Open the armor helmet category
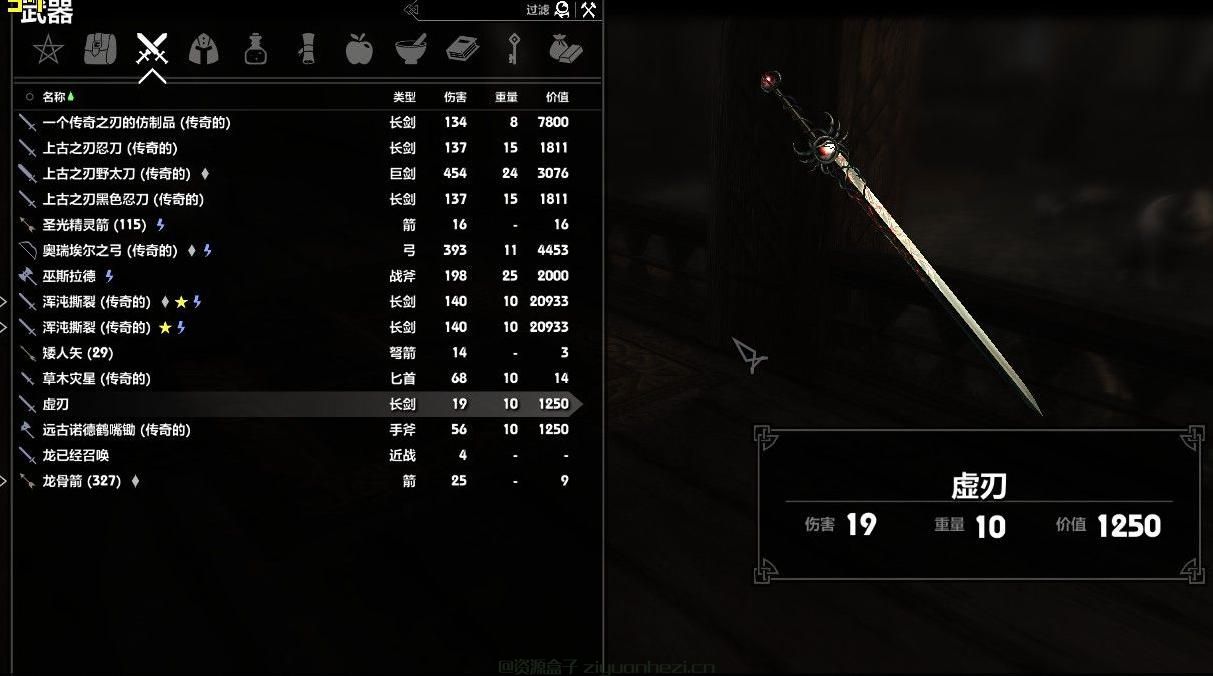Screen dimensions: 1213x676 (x=204, y=49)
